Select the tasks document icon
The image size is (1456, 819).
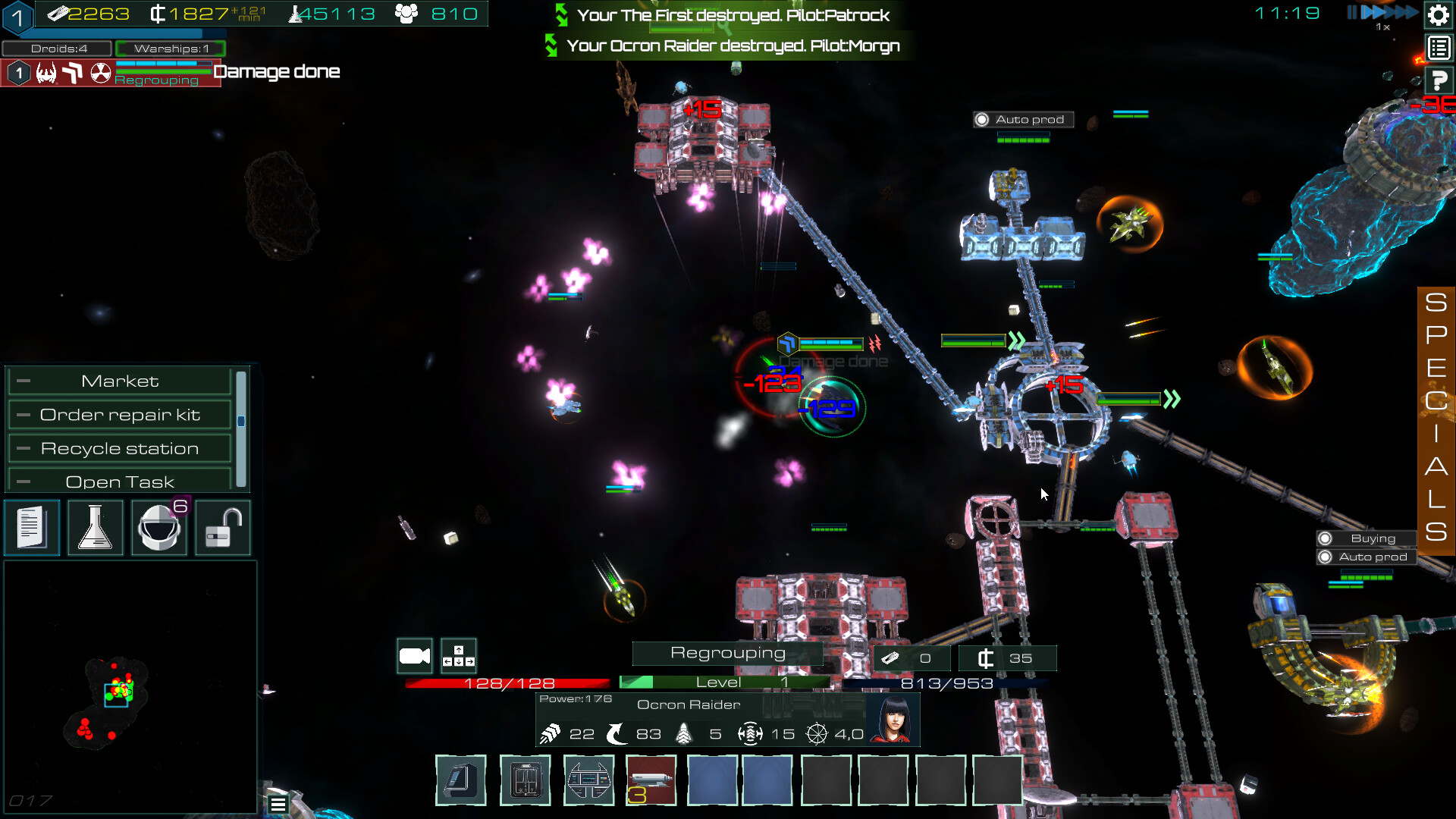(x=32, y=527)
